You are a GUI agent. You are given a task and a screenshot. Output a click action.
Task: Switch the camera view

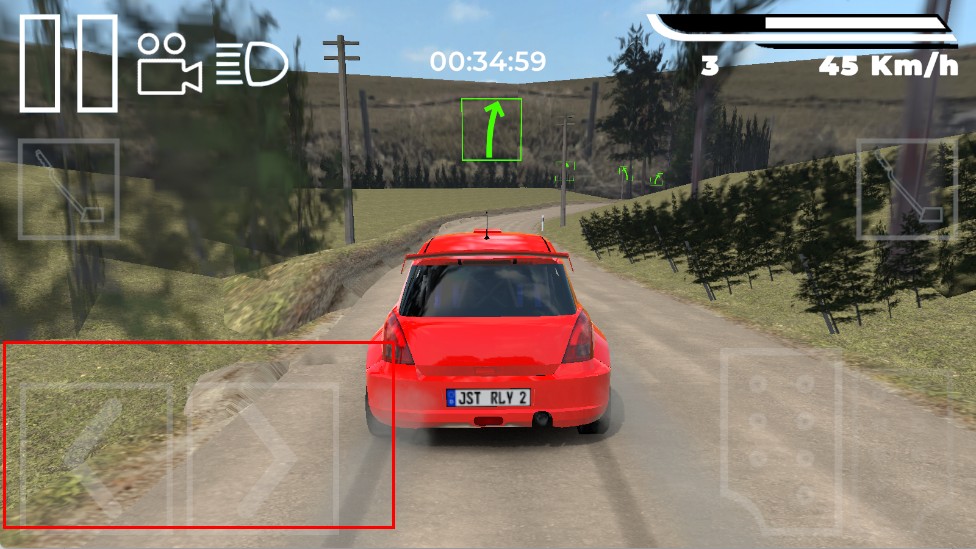click(169, 64)
